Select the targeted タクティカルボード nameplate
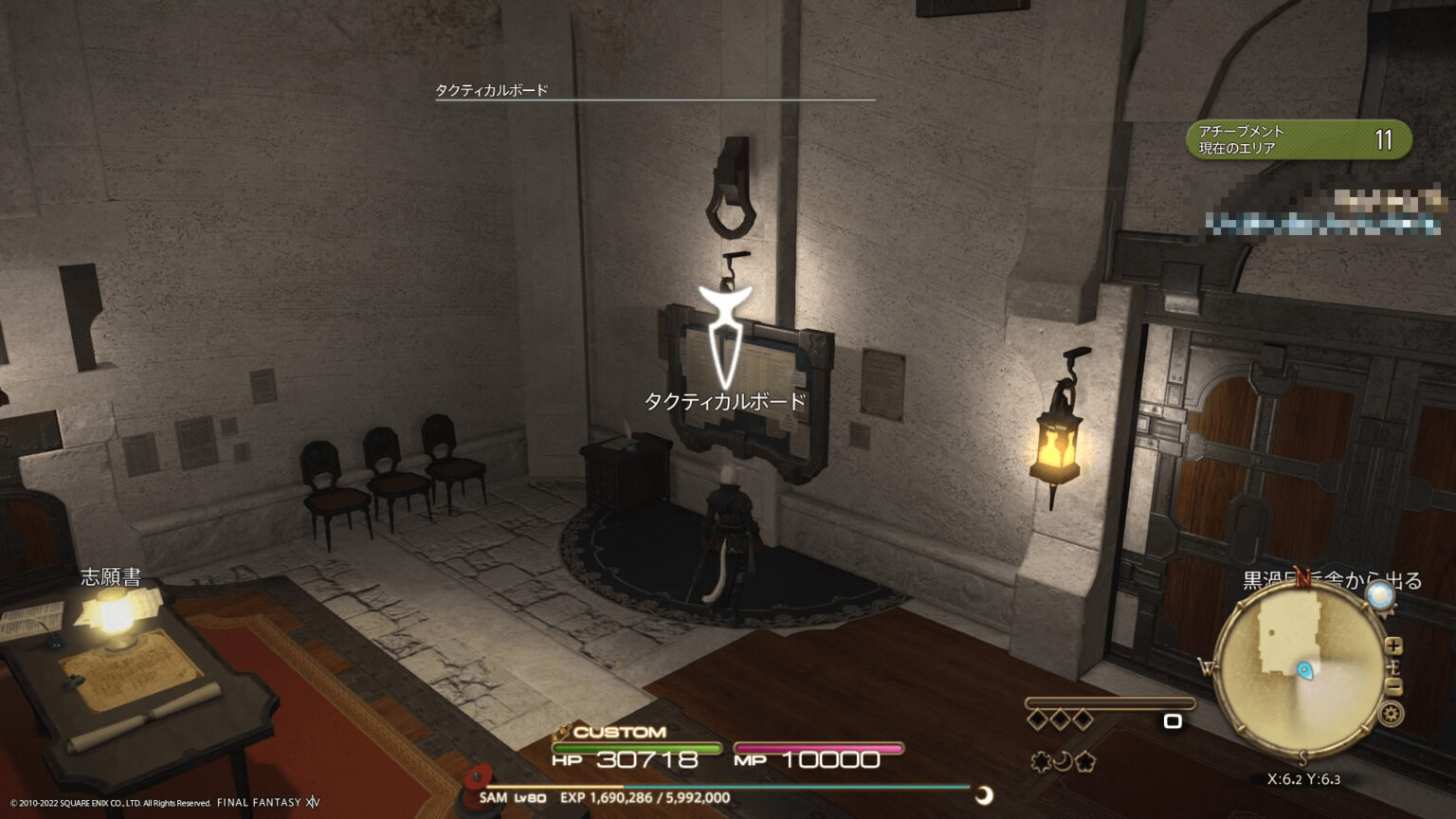1456x819 pixels. pos(725,401)
